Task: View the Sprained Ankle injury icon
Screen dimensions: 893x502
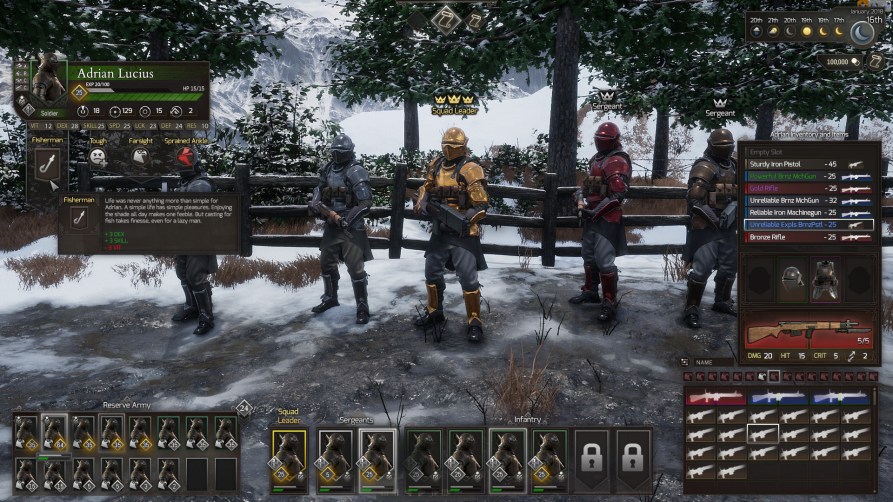Action: (183, 157)
